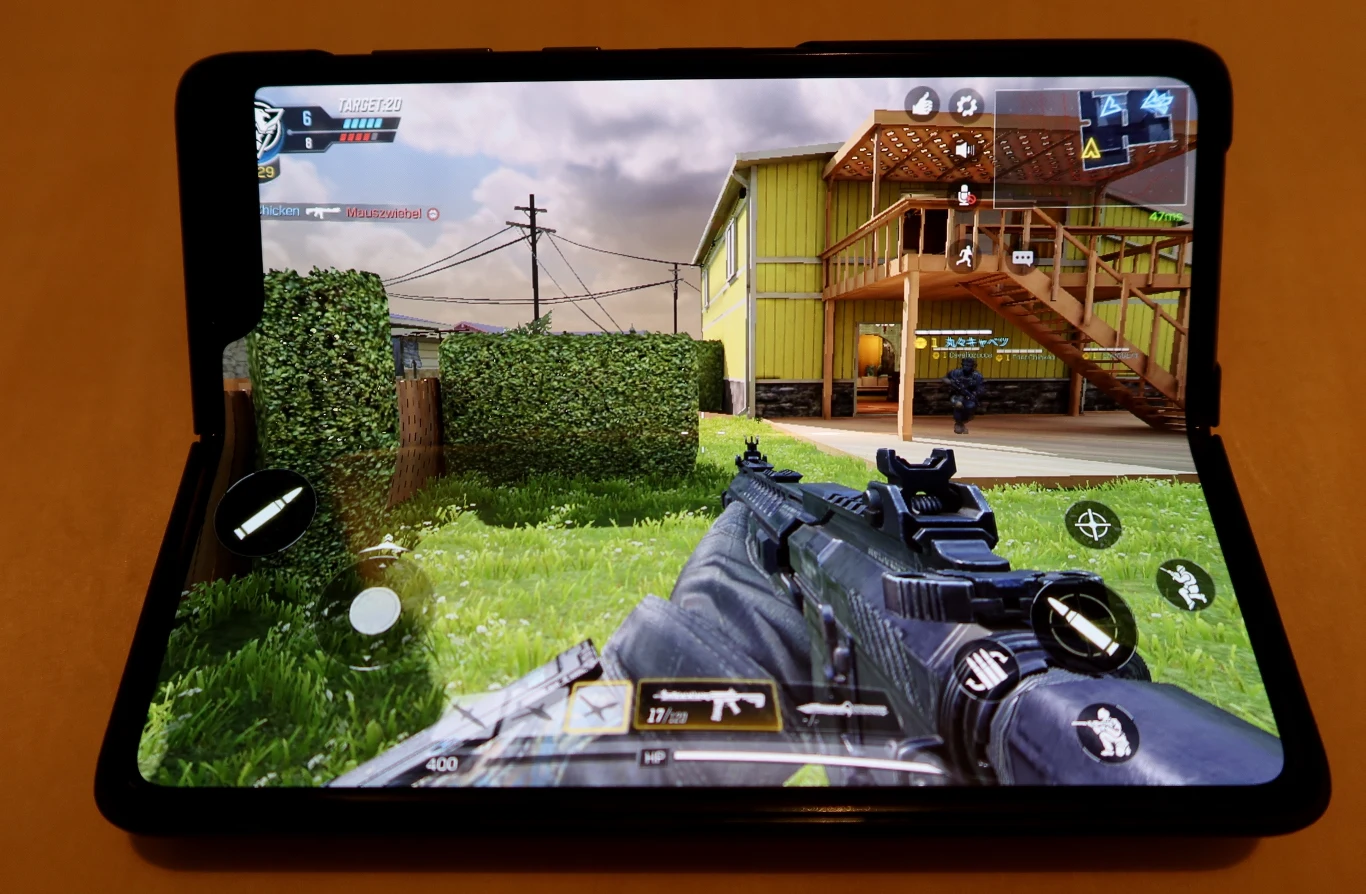Select the assault rifle weapon slot
The height and width of the screenshot is (894, 1366).
click(709, 705)
